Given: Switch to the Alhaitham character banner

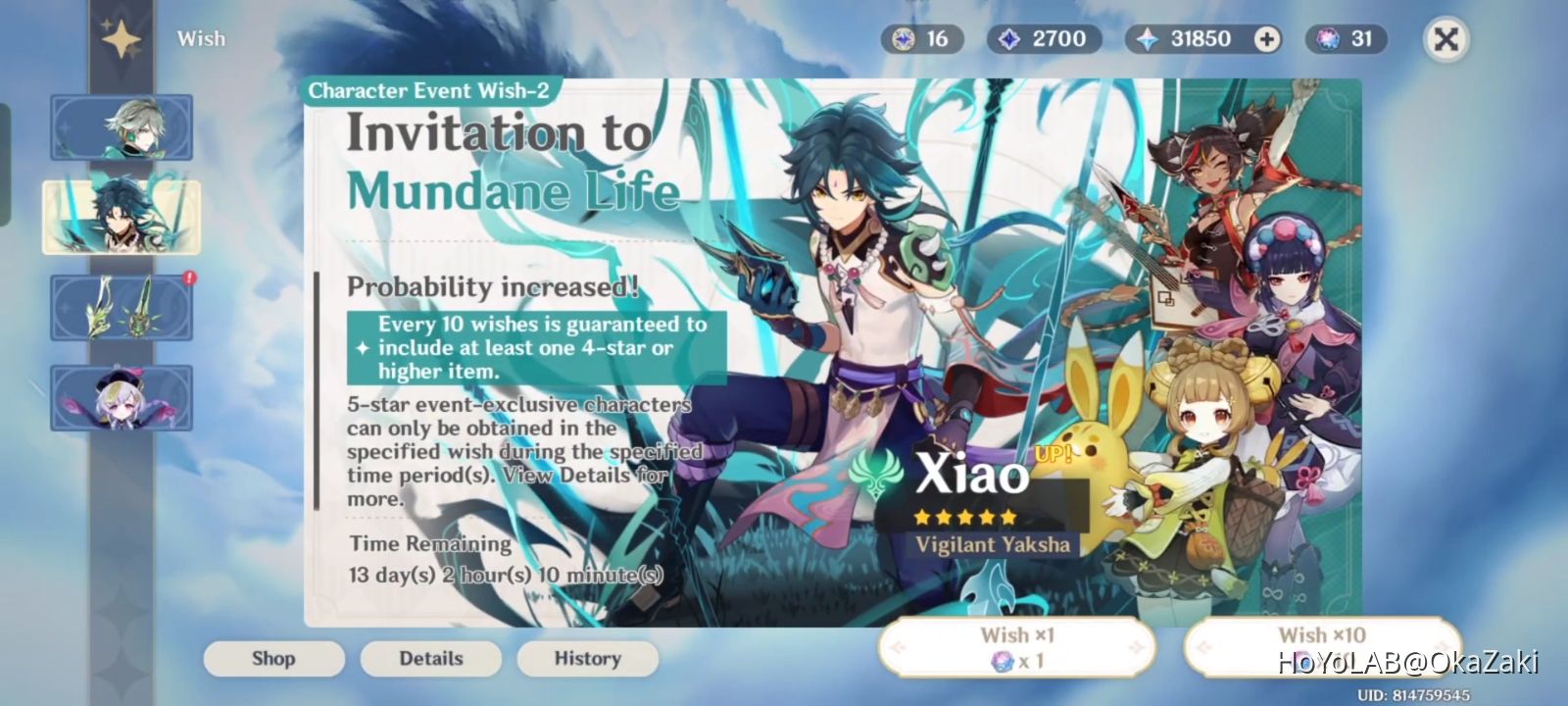Looking at the screenshot, I should click(x=121, y=127).
